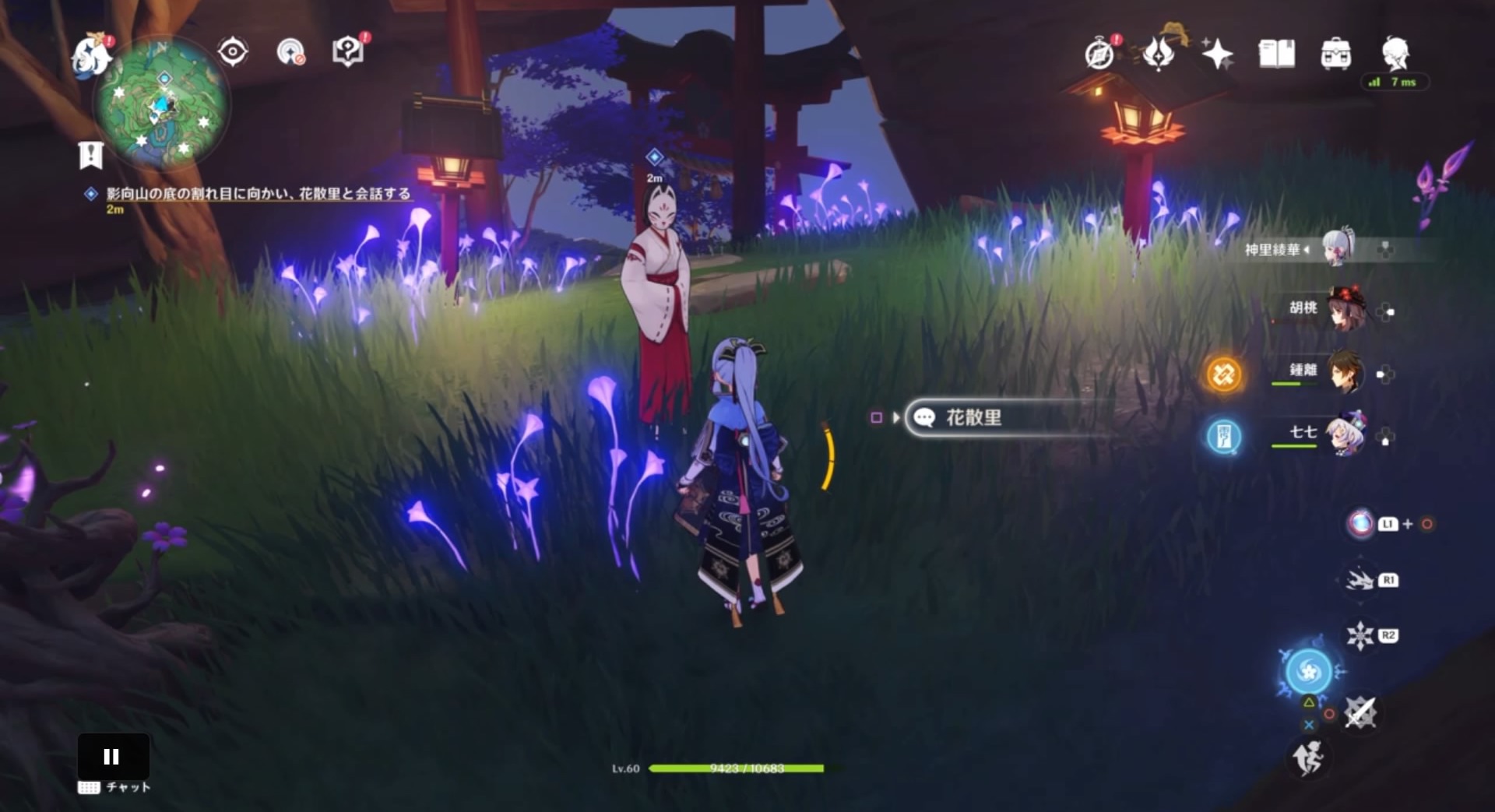Pause the game with the pause button
1495x812 pixels.
[x=112, y=754]
